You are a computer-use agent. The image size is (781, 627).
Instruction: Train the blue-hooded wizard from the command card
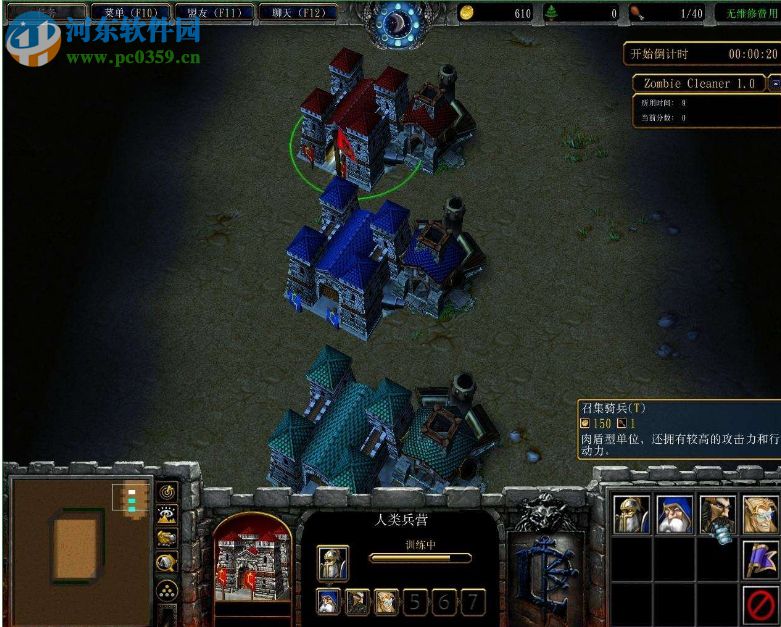[675, 514]
